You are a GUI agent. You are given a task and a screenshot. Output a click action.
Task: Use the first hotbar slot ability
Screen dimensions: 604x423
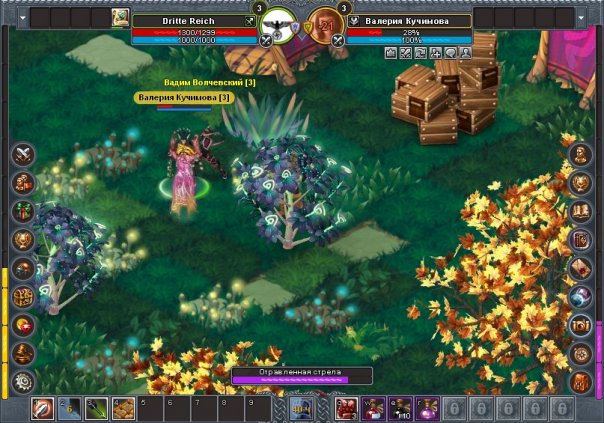(x=43, y=408)
